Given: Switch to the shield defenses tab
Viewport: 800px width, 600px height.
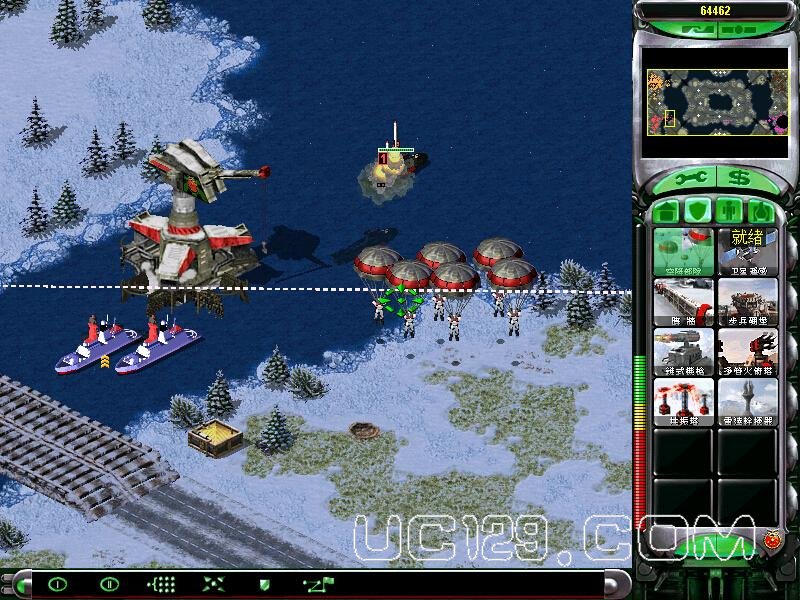Looking at the screenshot, I should [699, 211].
